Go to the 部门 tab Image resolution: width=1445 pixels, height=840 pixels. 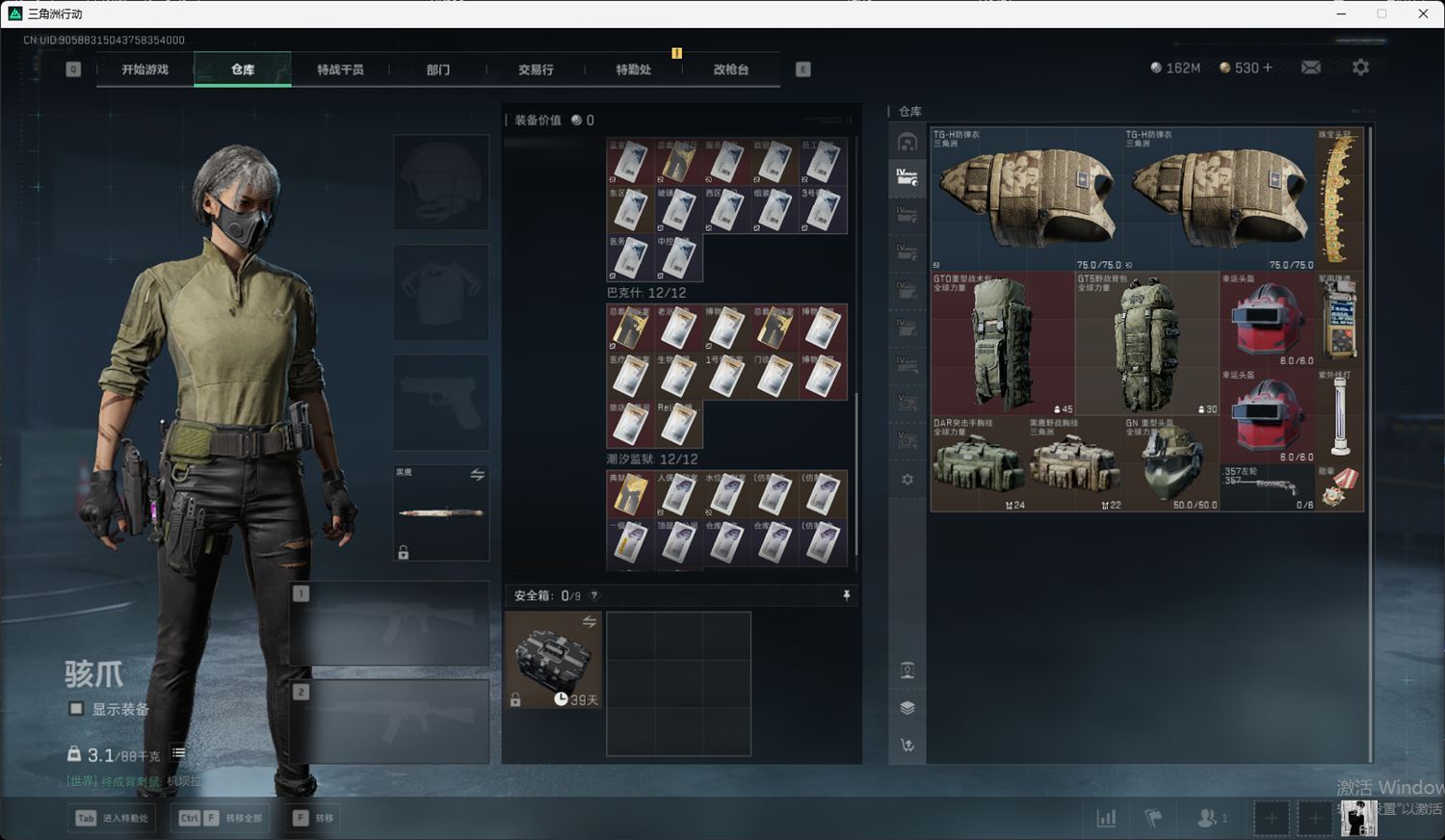(438, 69)
